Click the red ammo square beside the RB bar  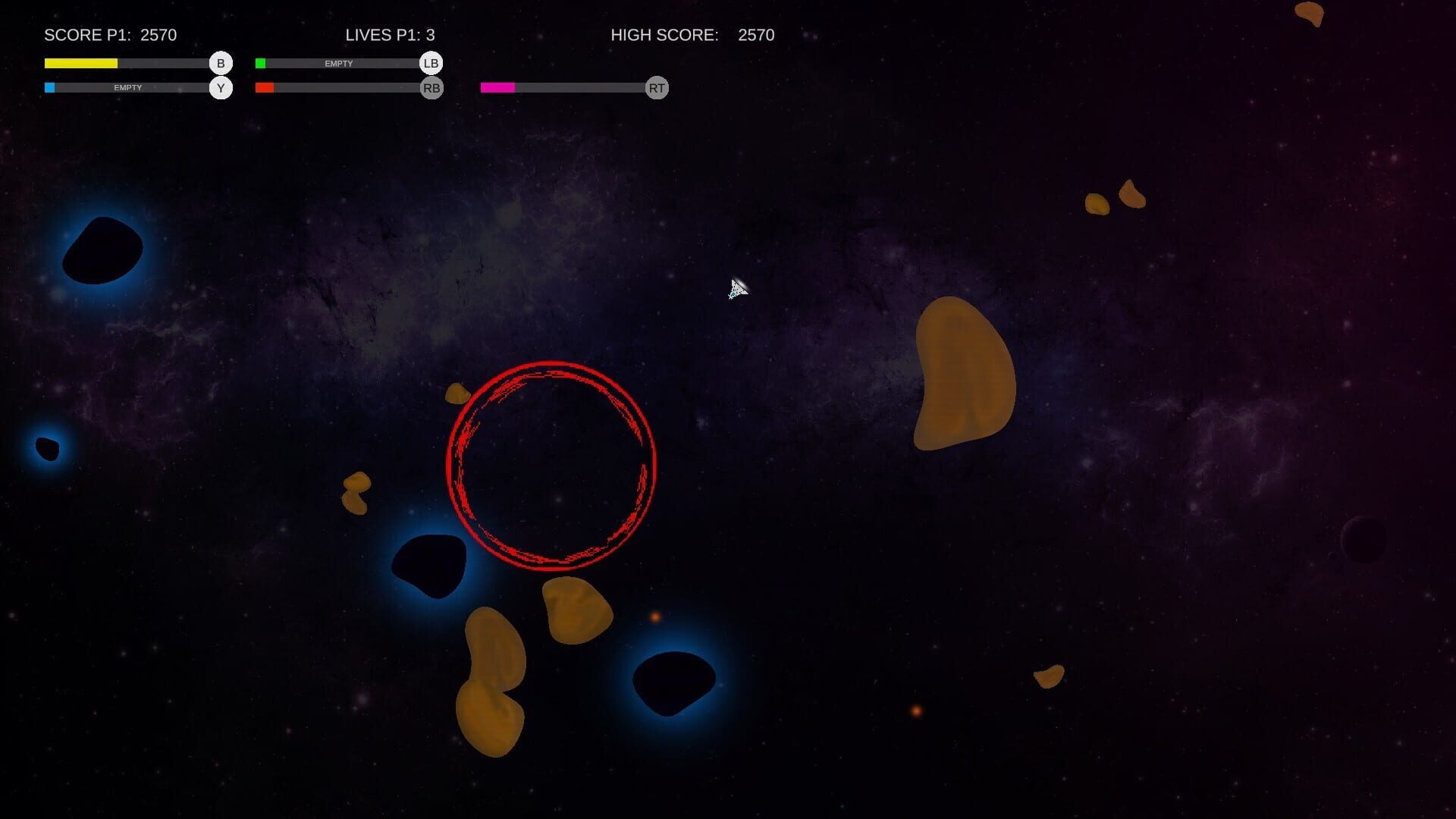(x=264, y=88)
